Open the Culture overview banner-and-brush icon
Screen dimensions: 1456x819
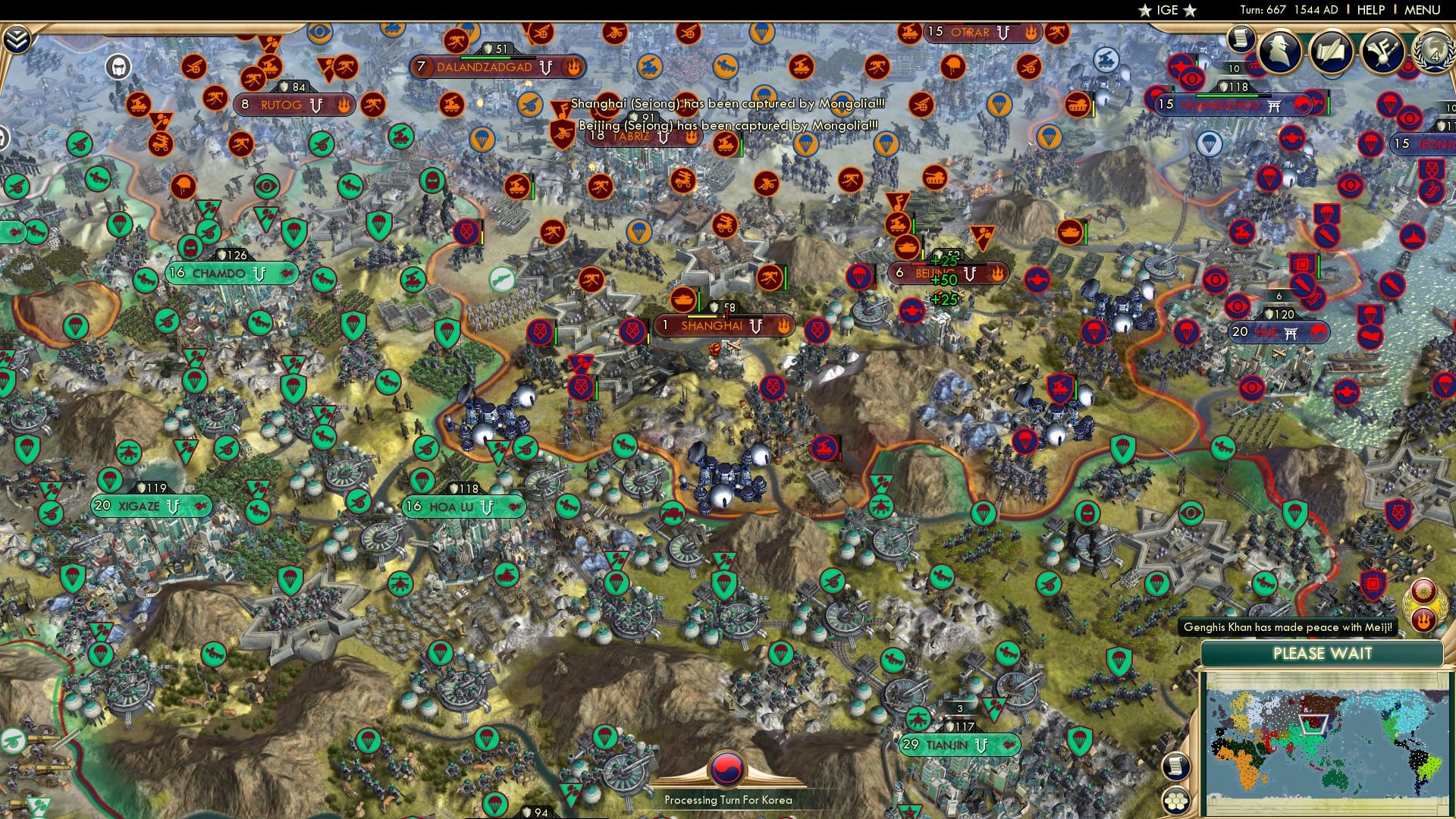tap(1385, 51)
